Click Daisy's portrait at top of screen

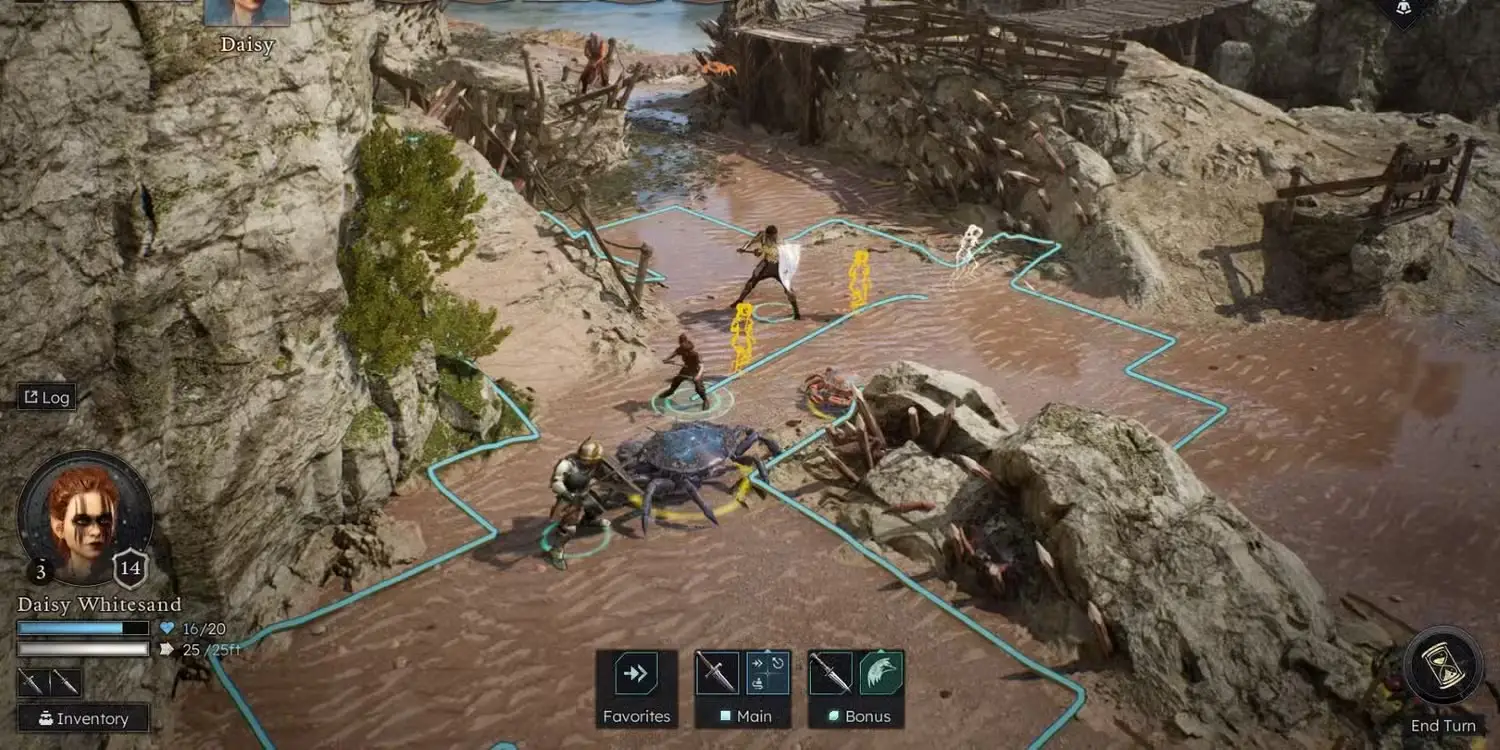(x=247, y=12)
